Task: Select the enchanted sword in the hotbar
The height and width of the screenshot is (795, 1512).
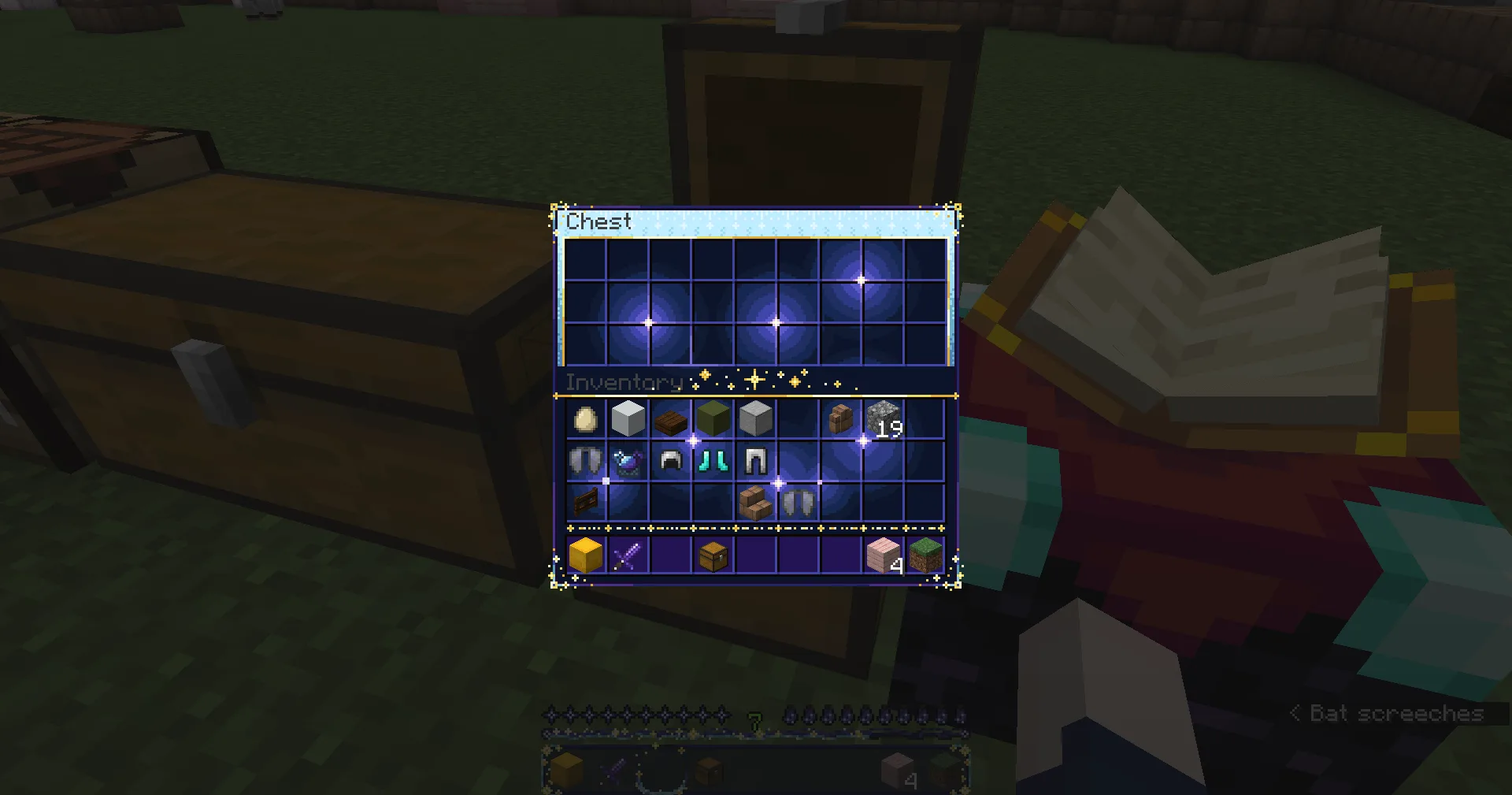Action: click(x=628, y=555)
